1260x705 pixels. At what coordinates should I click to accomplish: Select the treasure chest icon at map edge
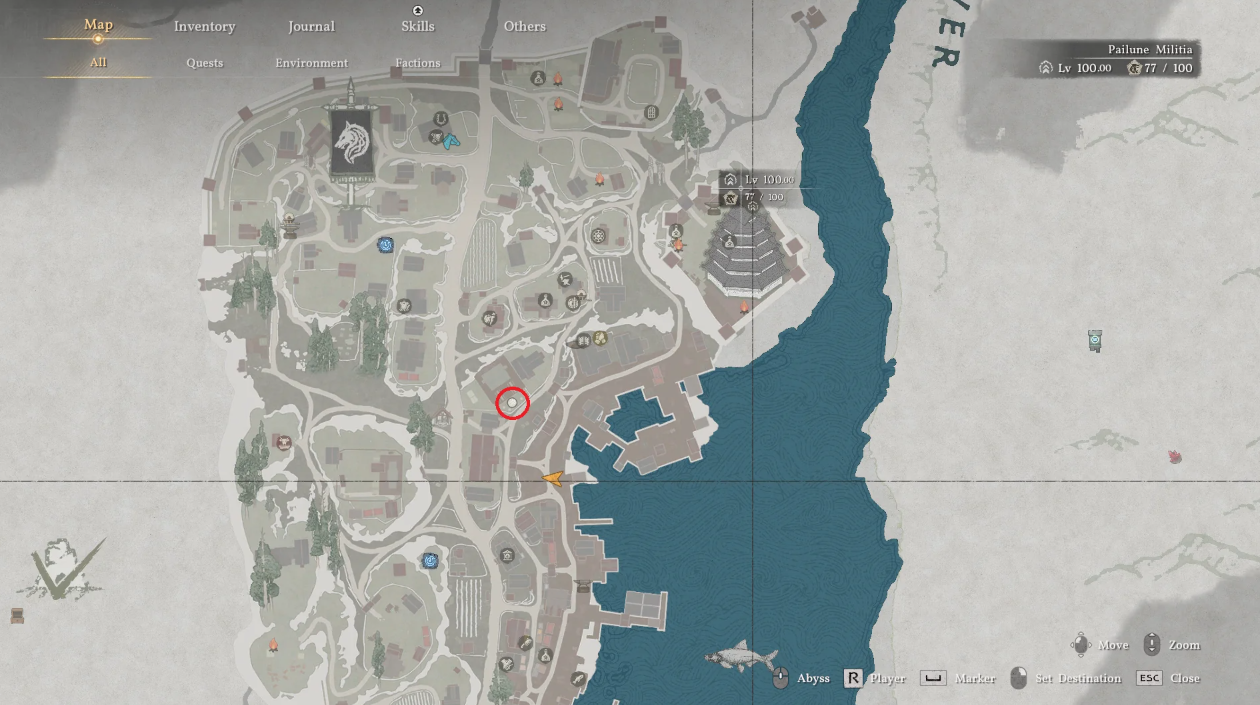coord(17,615)
